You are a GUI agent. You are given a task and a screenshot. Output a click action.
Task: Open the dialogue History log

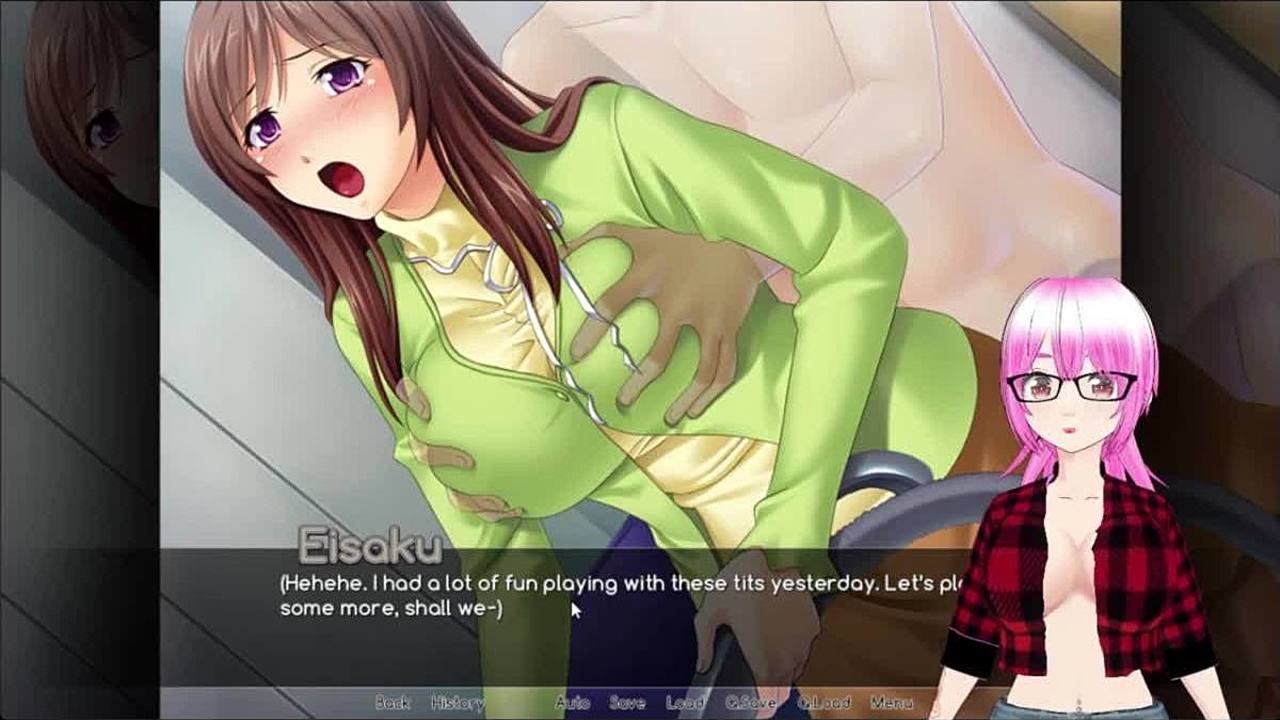coord(457,702)
